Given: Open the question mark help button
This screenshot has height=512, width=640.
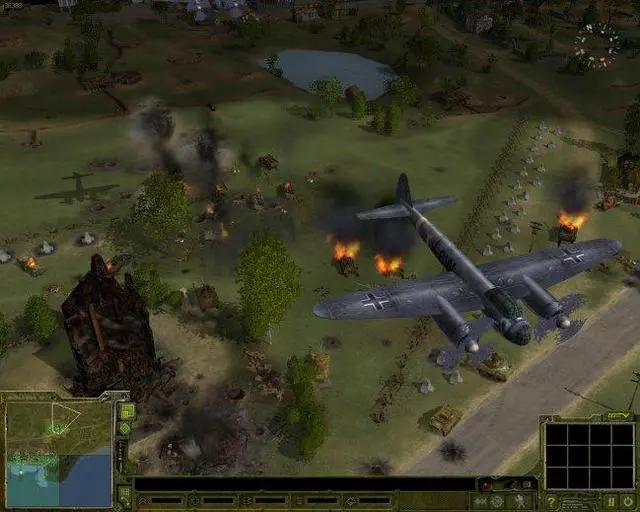Looking at the screenshot, I should click(x=551, y=501).
